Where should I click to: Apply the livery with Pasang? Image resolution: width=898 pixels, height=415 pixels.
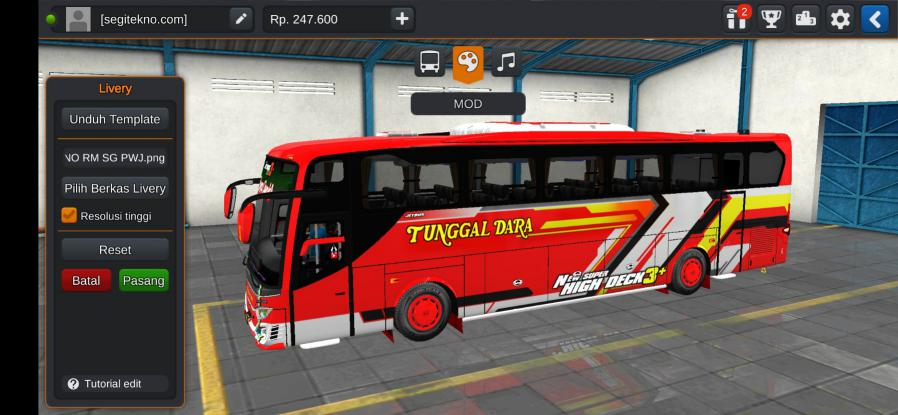143,280
